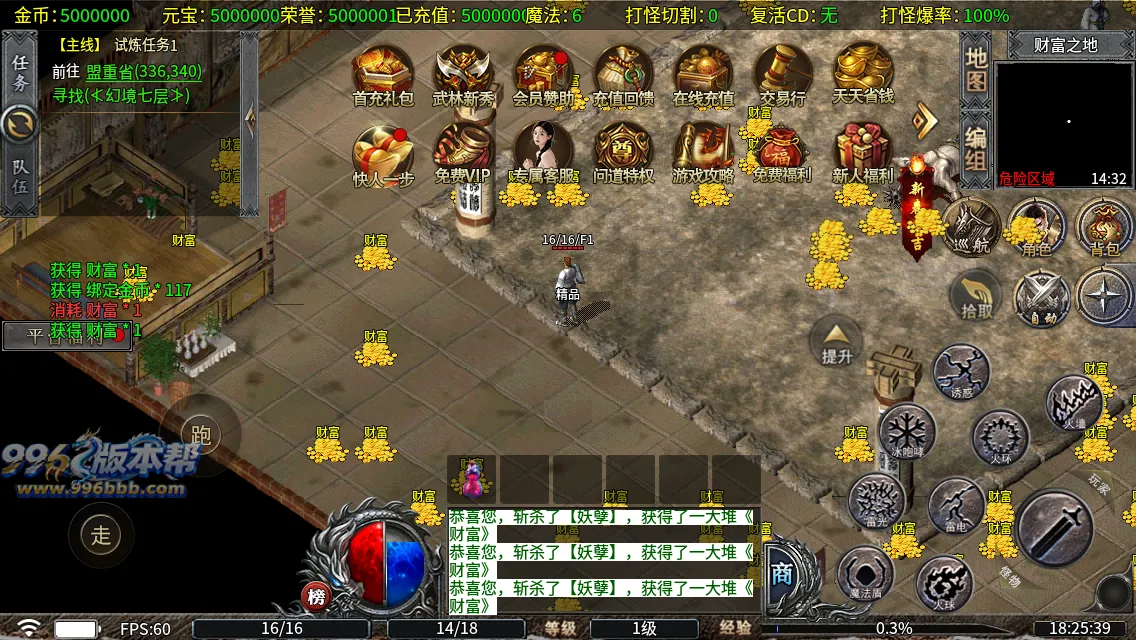Activate the 魔法盾 magic shield skill
This screenshot has width=1136, height=640.
point(865,576)
